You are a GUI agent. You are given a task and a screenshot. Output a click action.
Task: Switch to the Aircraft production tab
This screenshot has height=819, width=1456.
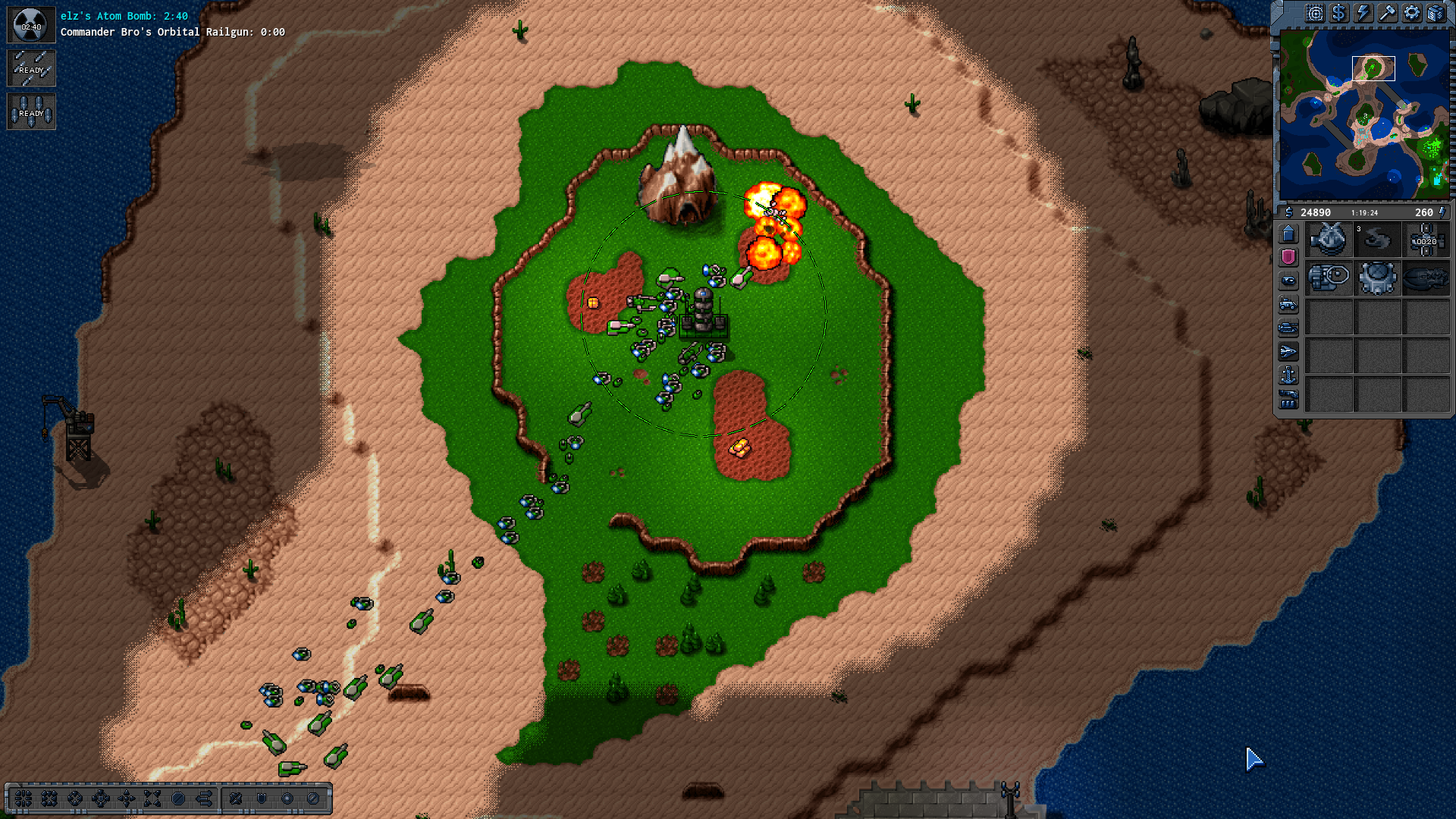click(1288, 352)
